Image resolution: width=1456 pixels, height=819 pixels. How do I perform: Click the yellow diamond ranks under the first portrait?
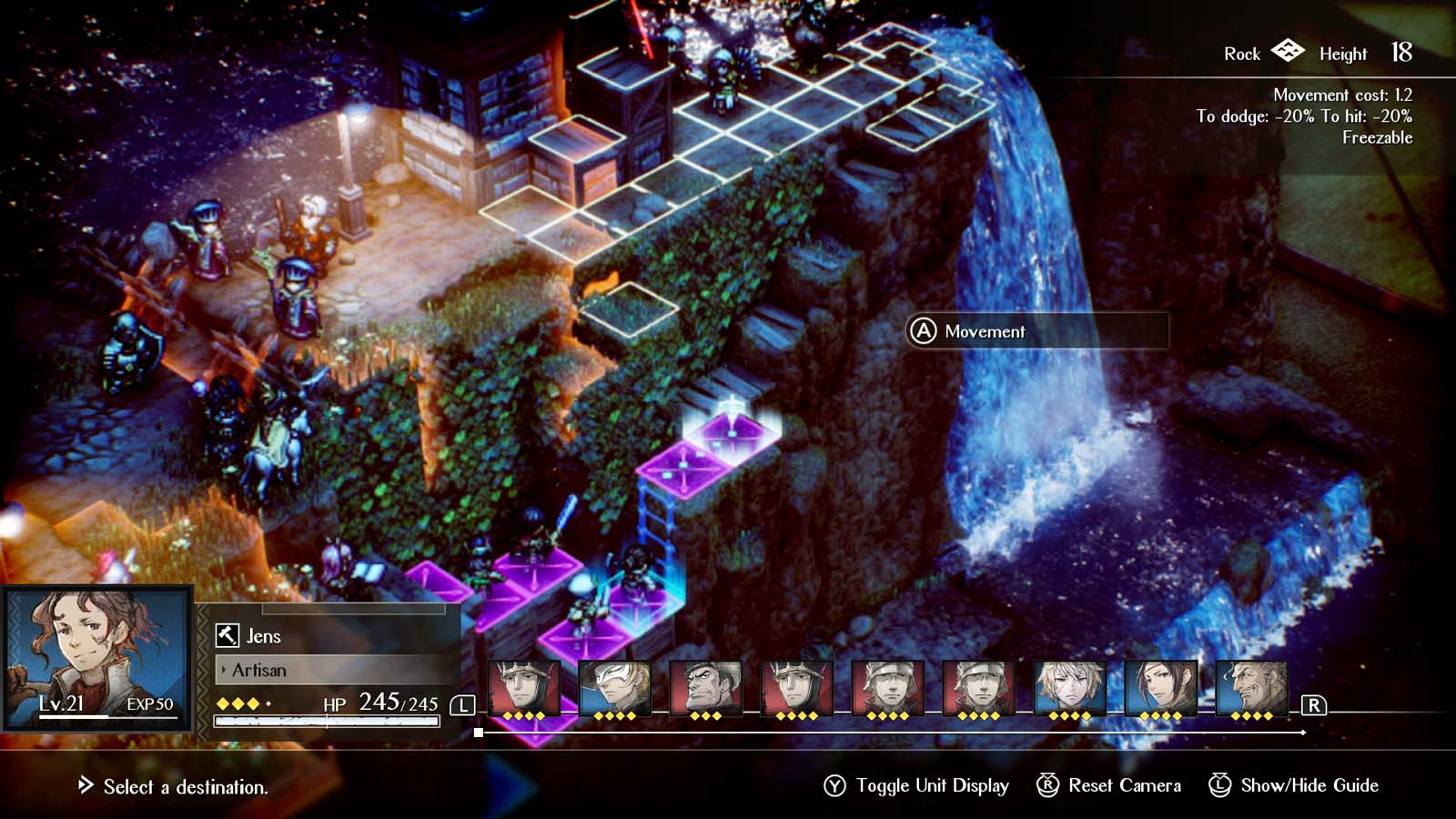coord(521,717)
